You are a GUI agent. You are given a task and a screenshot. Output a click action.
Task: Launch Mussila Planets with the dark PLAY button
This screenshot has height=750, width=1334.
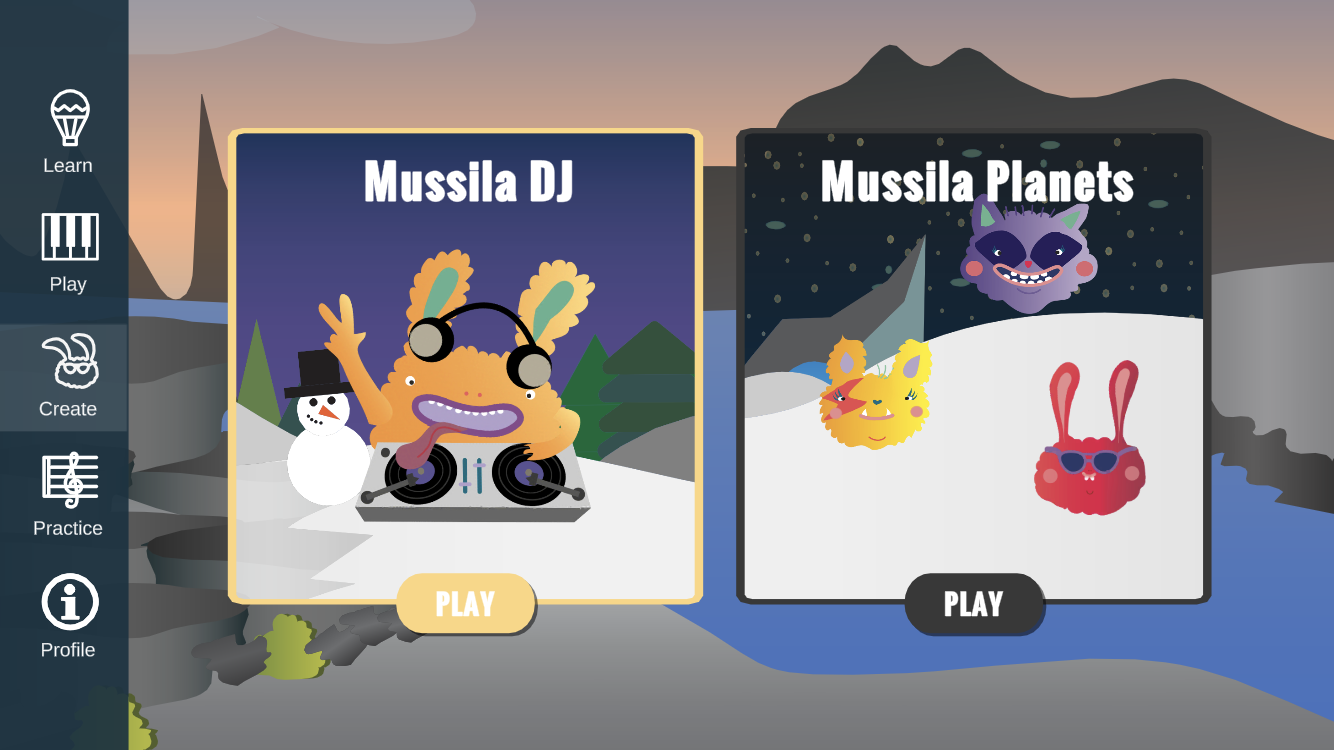[x=973, y=604]
